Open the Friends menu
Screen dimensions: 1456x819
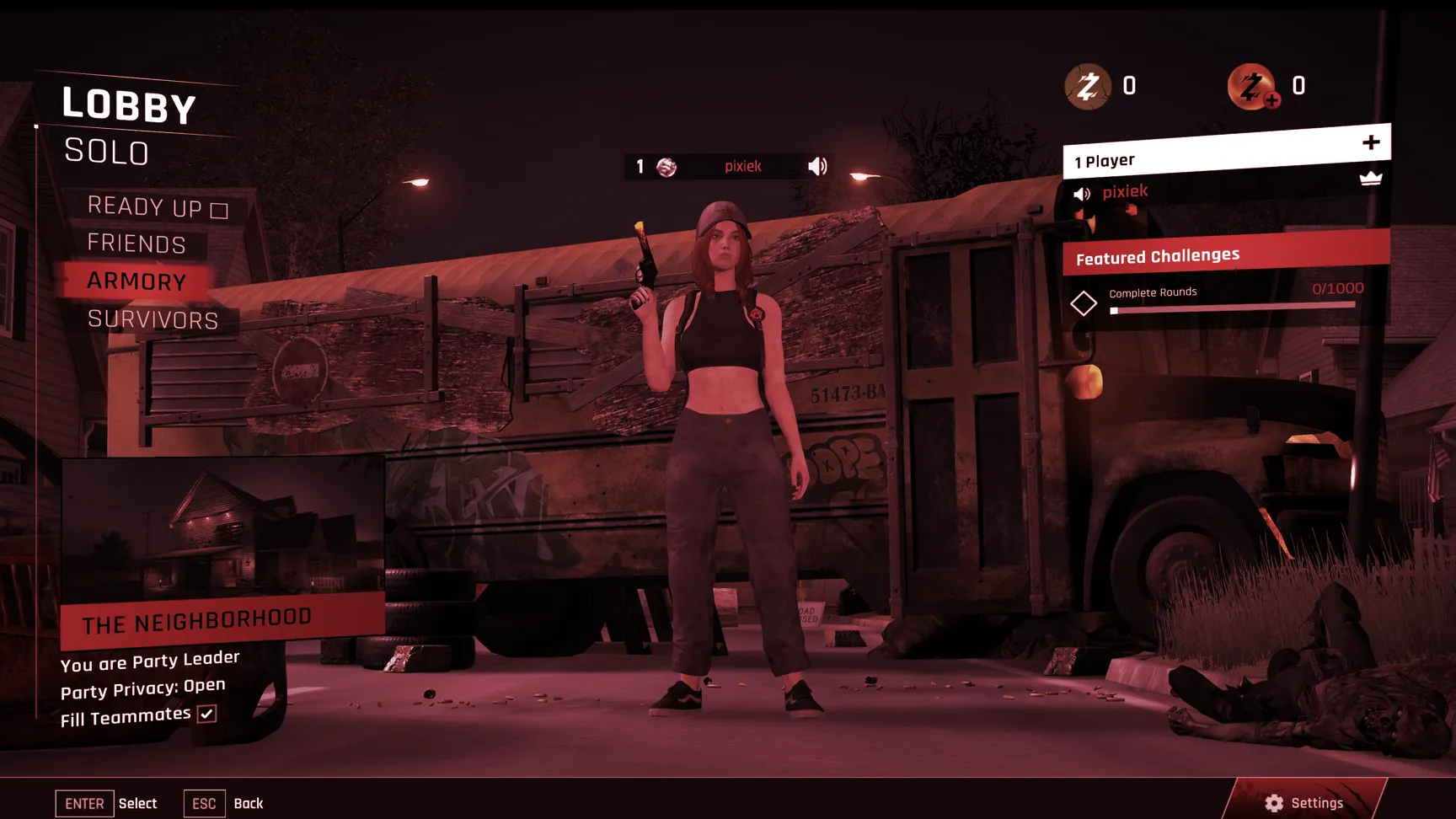pos(136,244)
